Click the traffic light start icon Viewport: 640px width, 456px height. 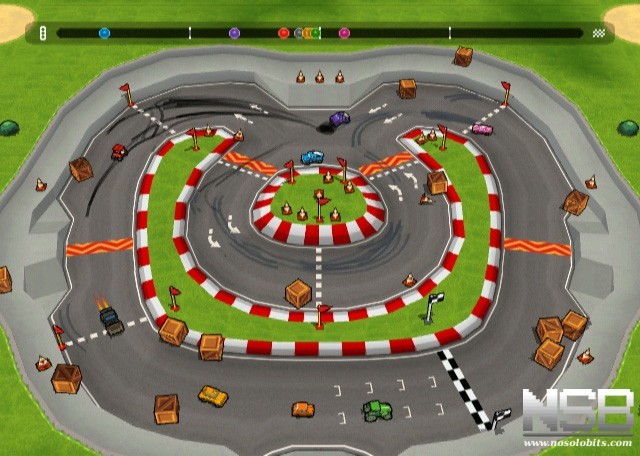42,33
